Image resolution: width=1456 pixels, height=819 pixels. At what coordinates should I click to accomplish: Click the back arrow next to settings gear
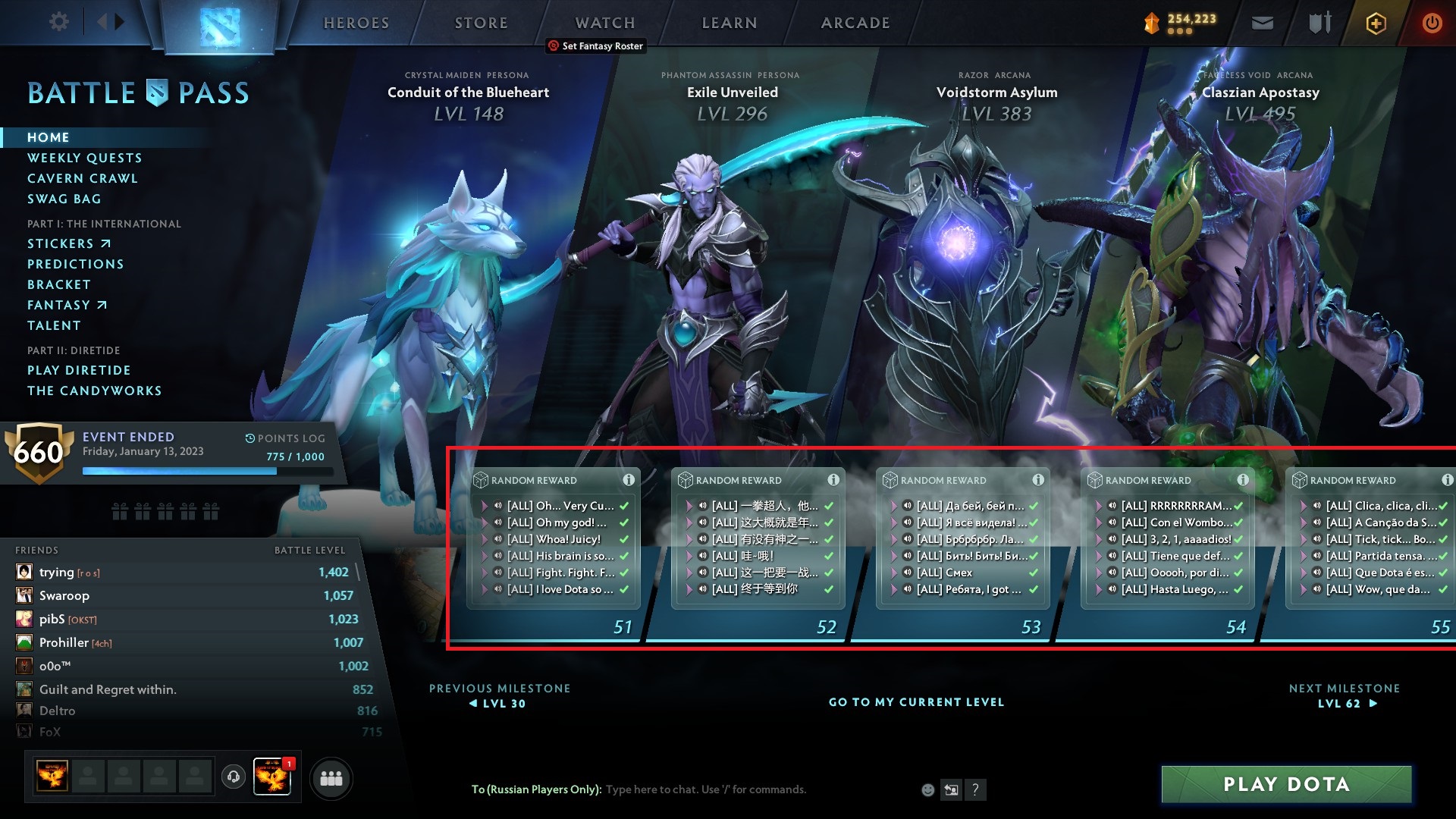pos(105,22)
